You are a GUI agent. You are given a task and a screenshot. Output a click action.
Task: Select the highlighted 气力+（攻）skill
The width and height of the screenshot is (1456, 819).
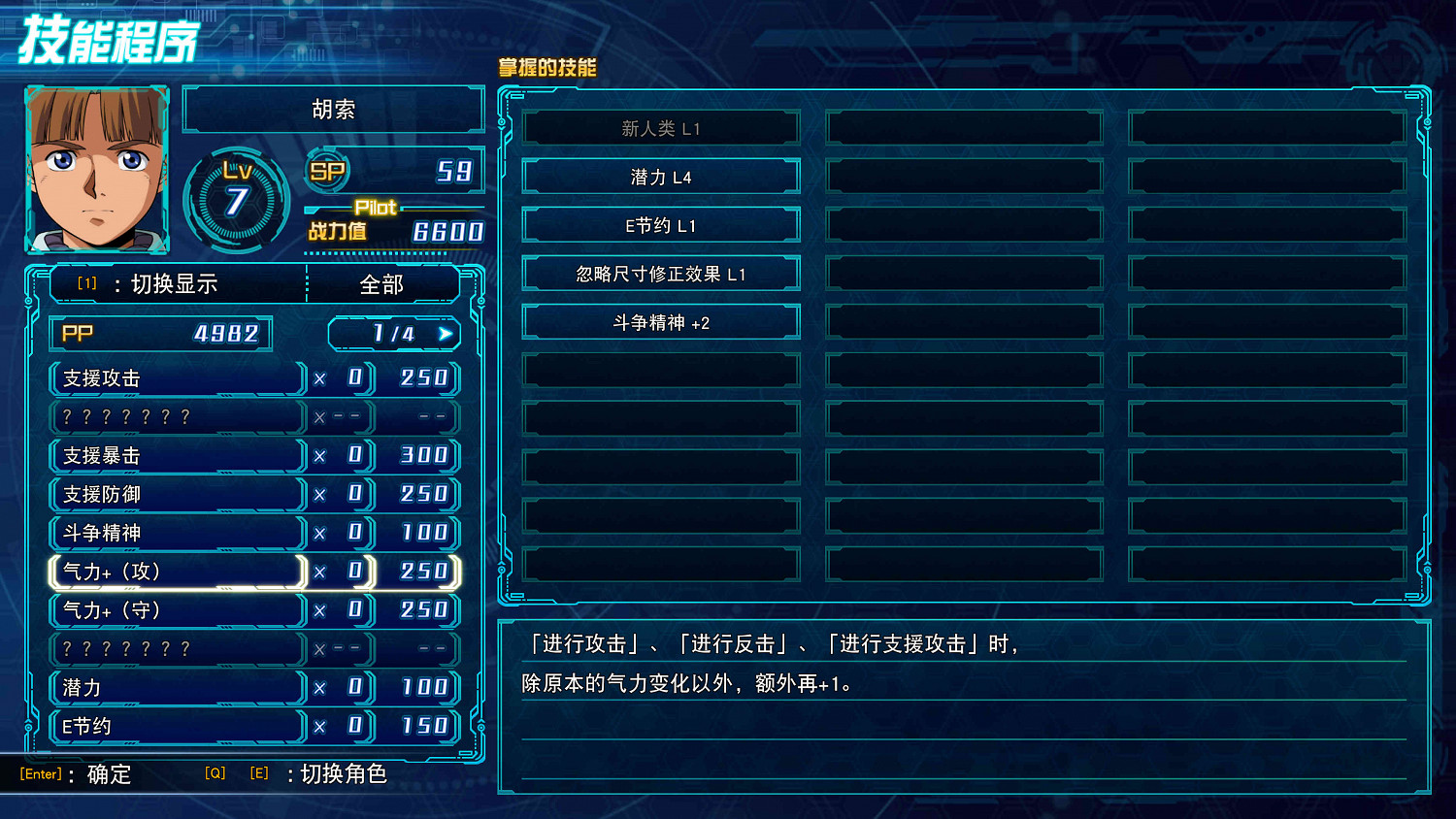point(177,572)
